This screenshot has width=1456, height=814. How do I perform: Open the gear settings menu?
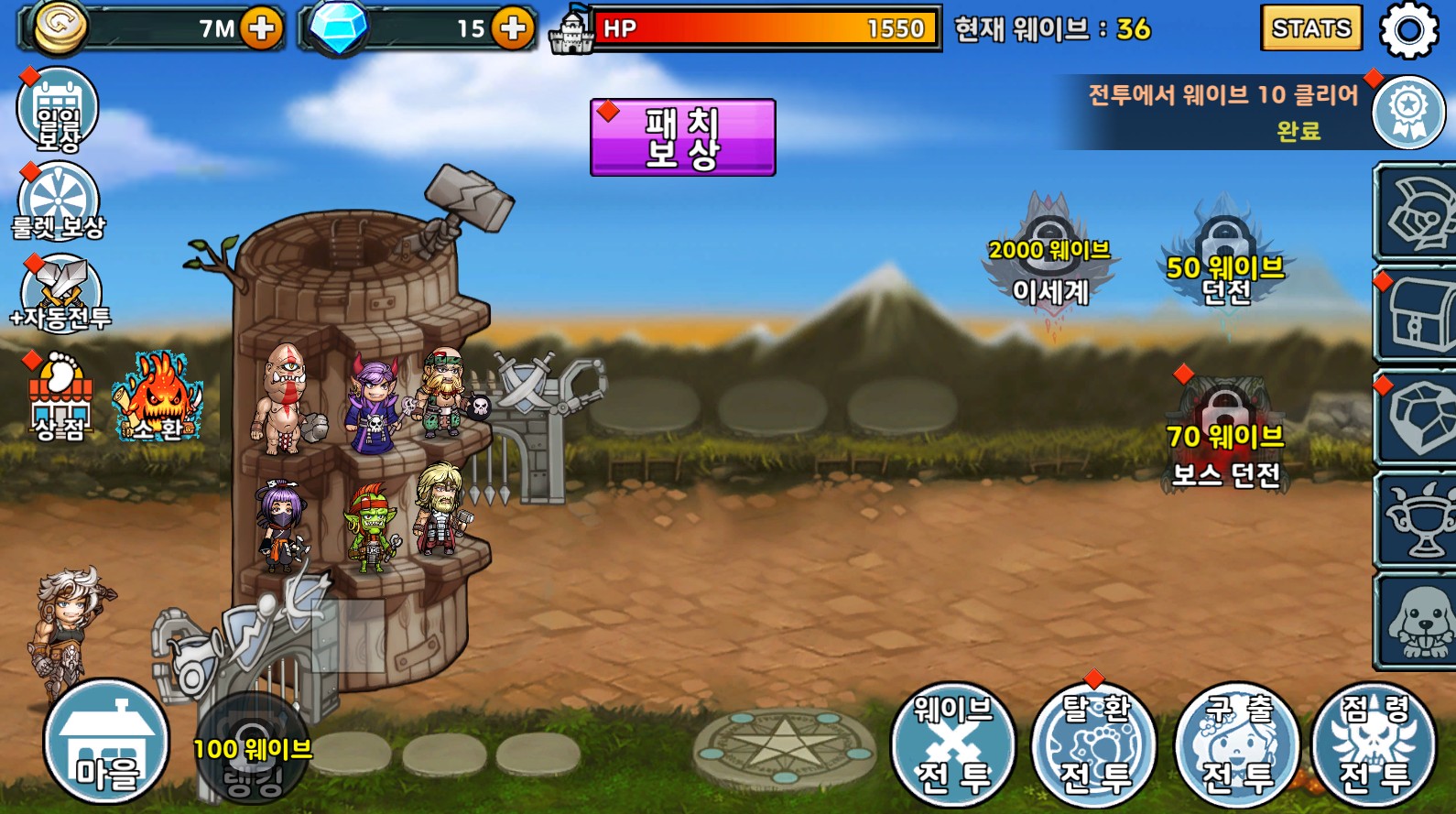pos(1408,30)
